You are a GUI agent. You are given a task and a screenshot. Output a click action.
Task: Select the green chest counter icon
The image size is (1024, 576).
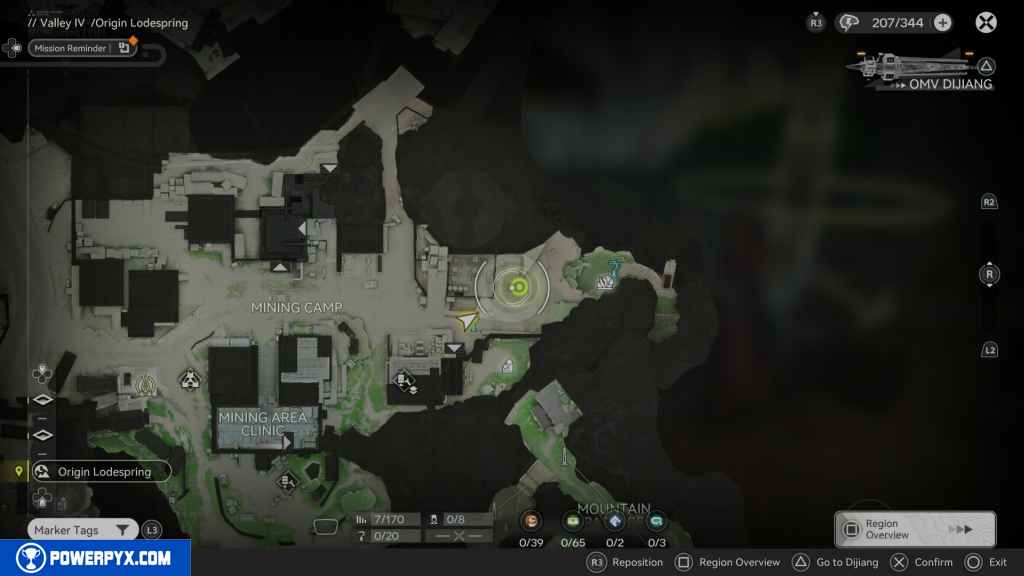point(573,521)
